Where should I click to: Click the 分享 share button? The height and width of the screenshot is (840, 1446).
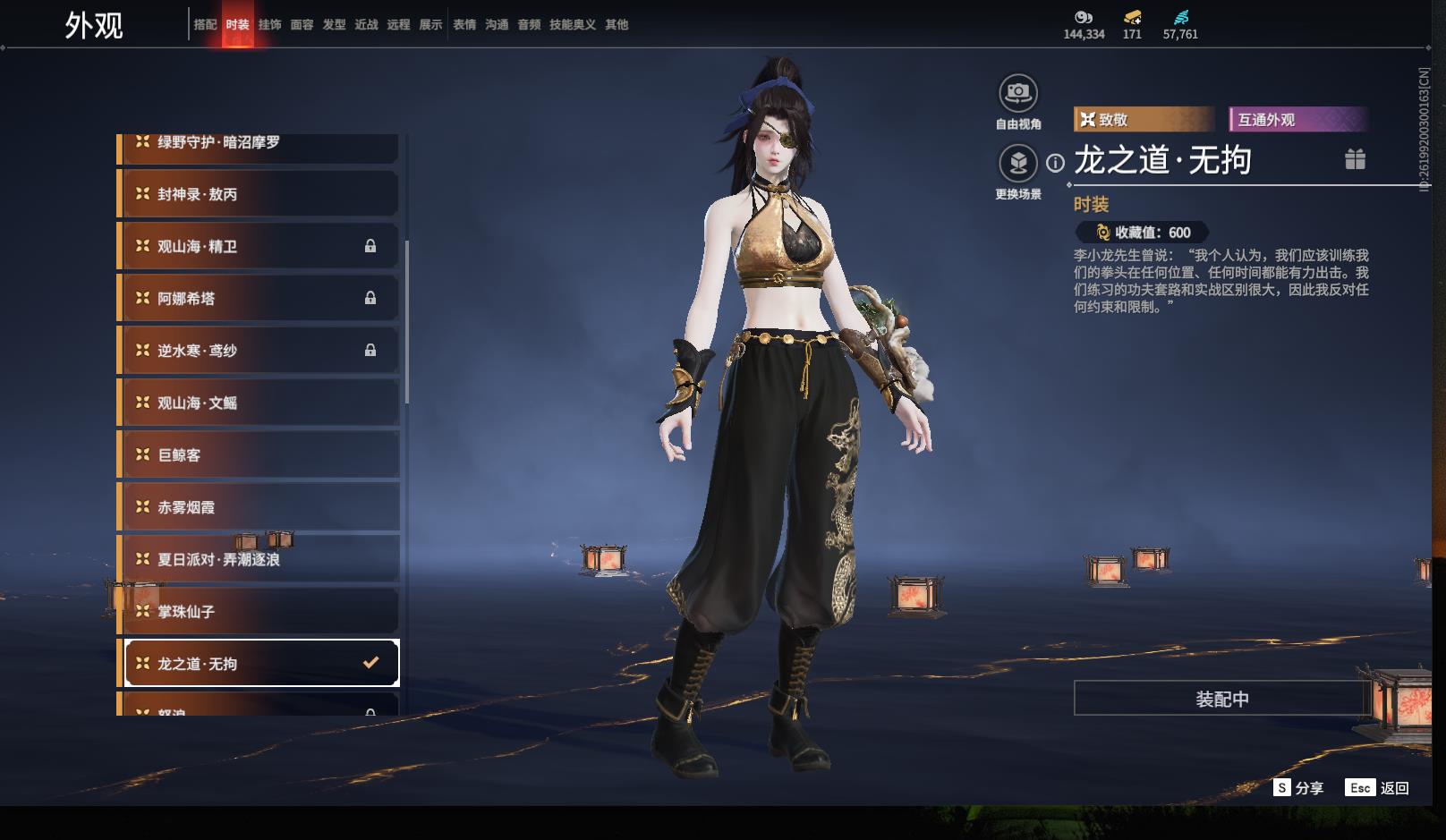pos(1298,787)
